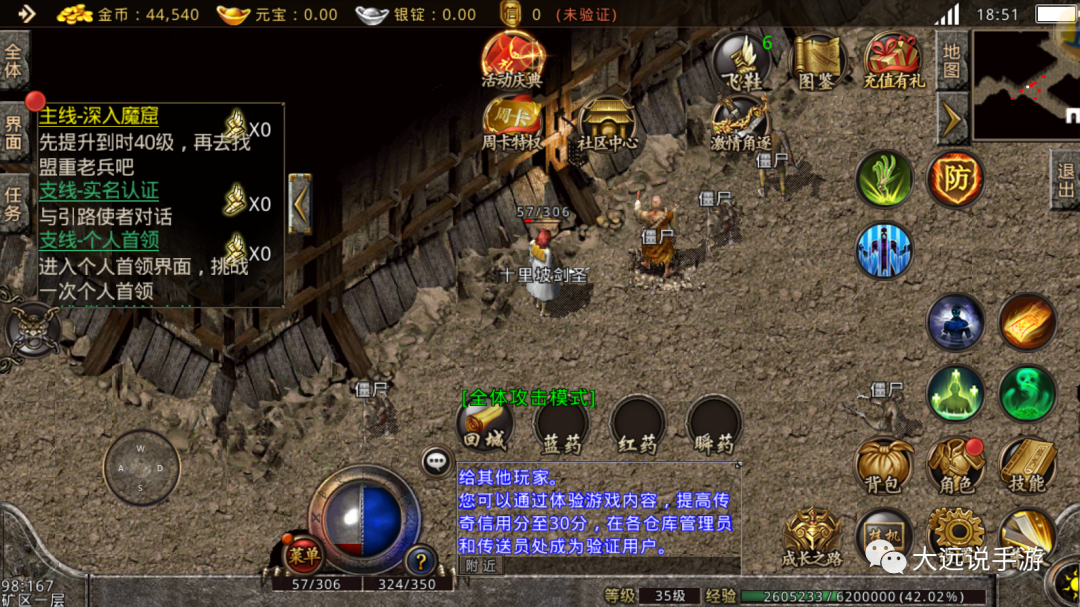Image resolution: width=1080 pixels, height=607 pixels.
Task: Open the 活动庆典 event icon
Action: 511,60
